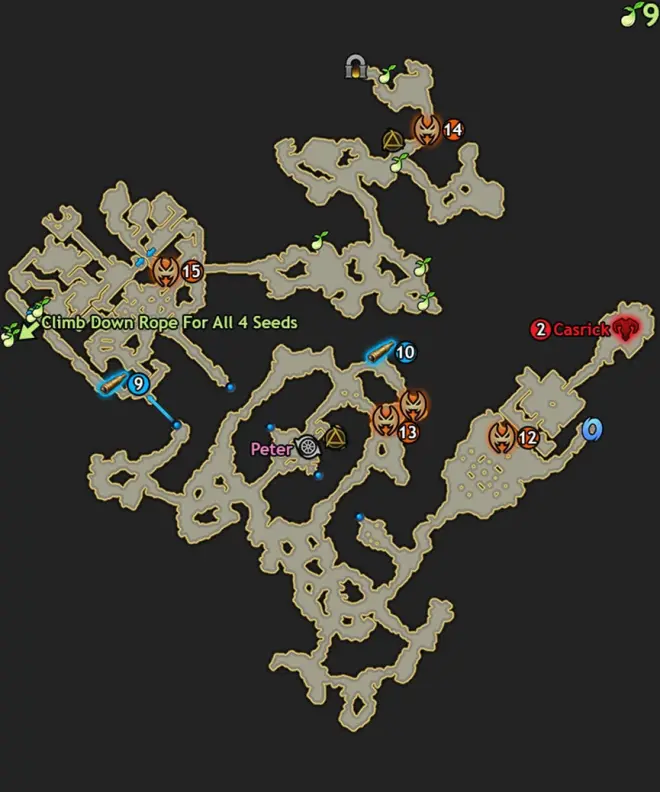Select the triangle marker beside Peter
660x792 pixels.
point(334,437)
